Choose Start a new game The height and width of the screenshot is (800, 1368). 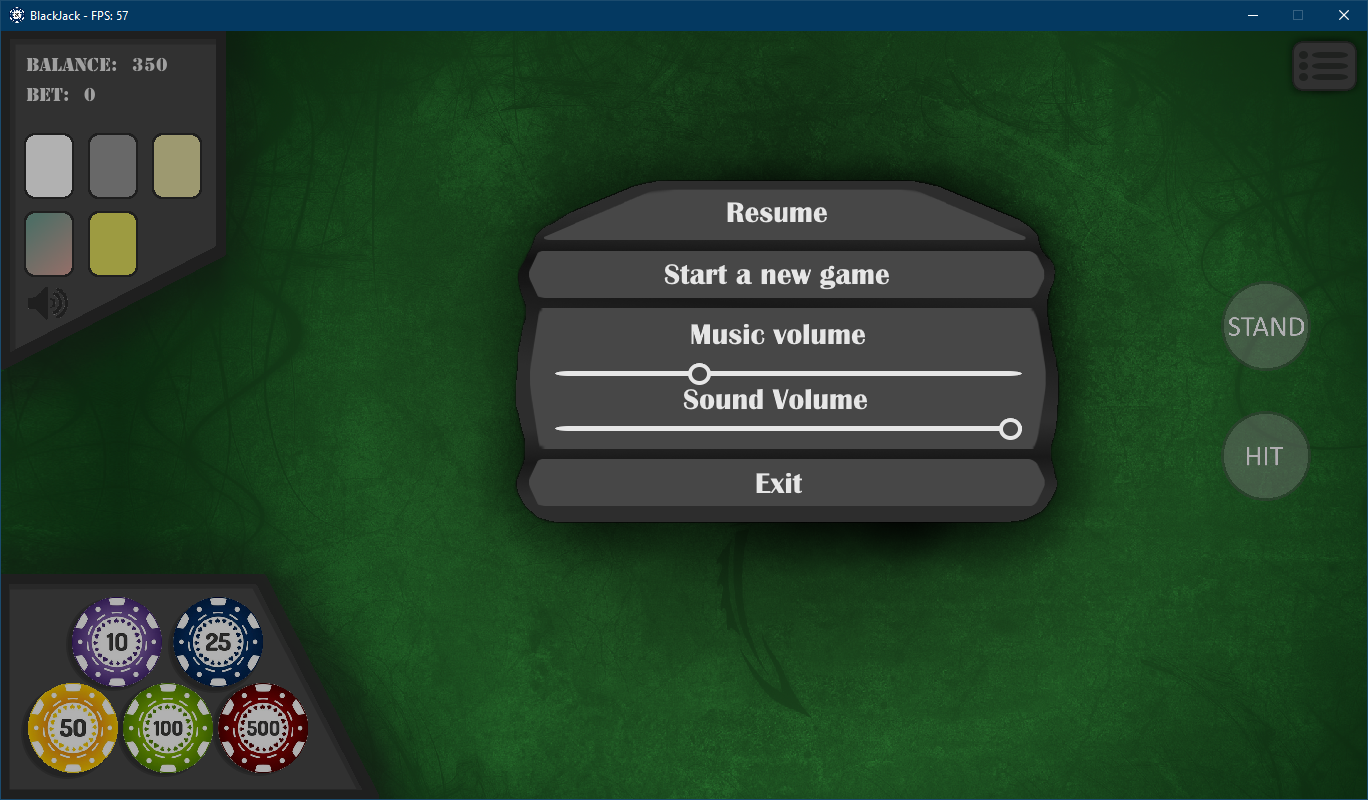coord(778,274)
